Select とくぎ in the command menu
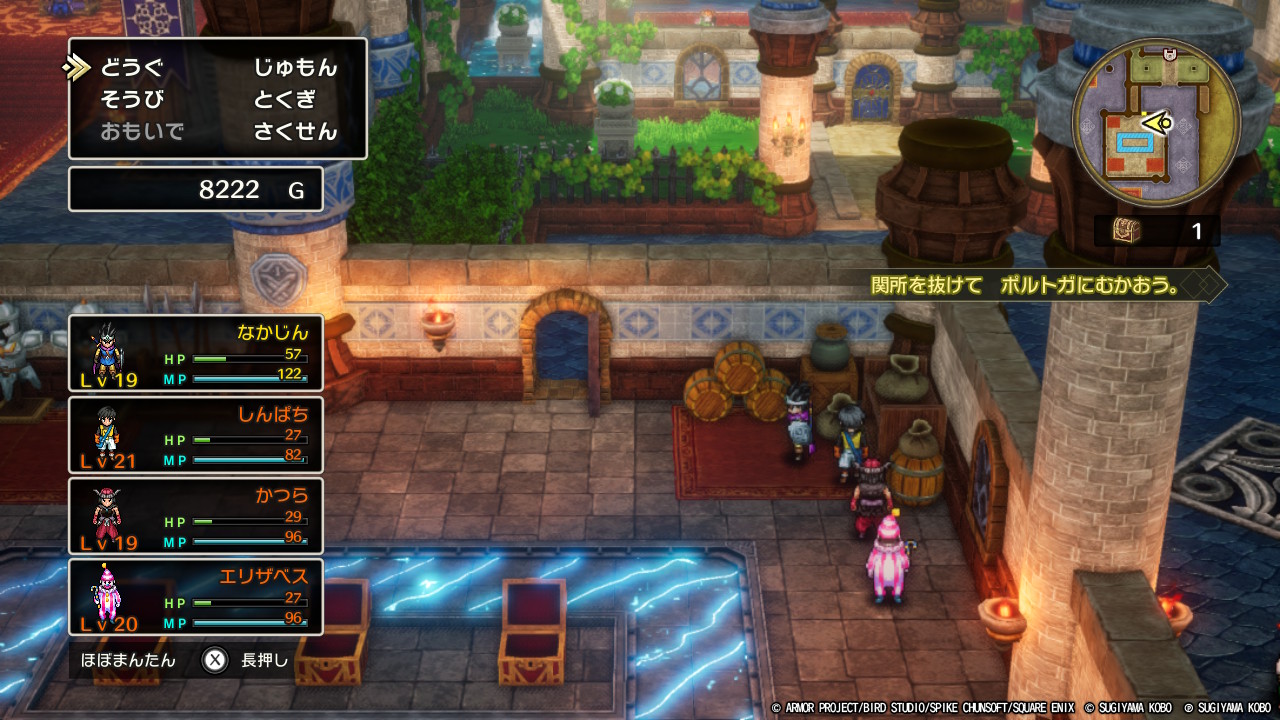The image size is (1280, 720). coord(284,99)
